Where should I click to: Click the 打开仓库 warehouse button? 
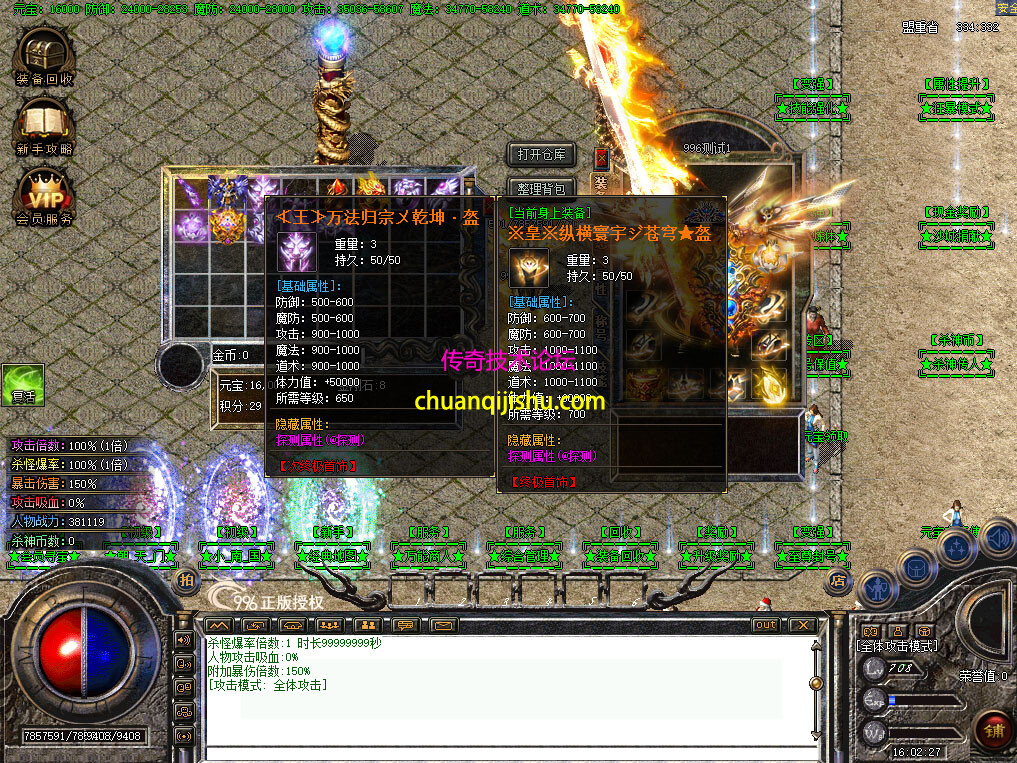point(541,155)
